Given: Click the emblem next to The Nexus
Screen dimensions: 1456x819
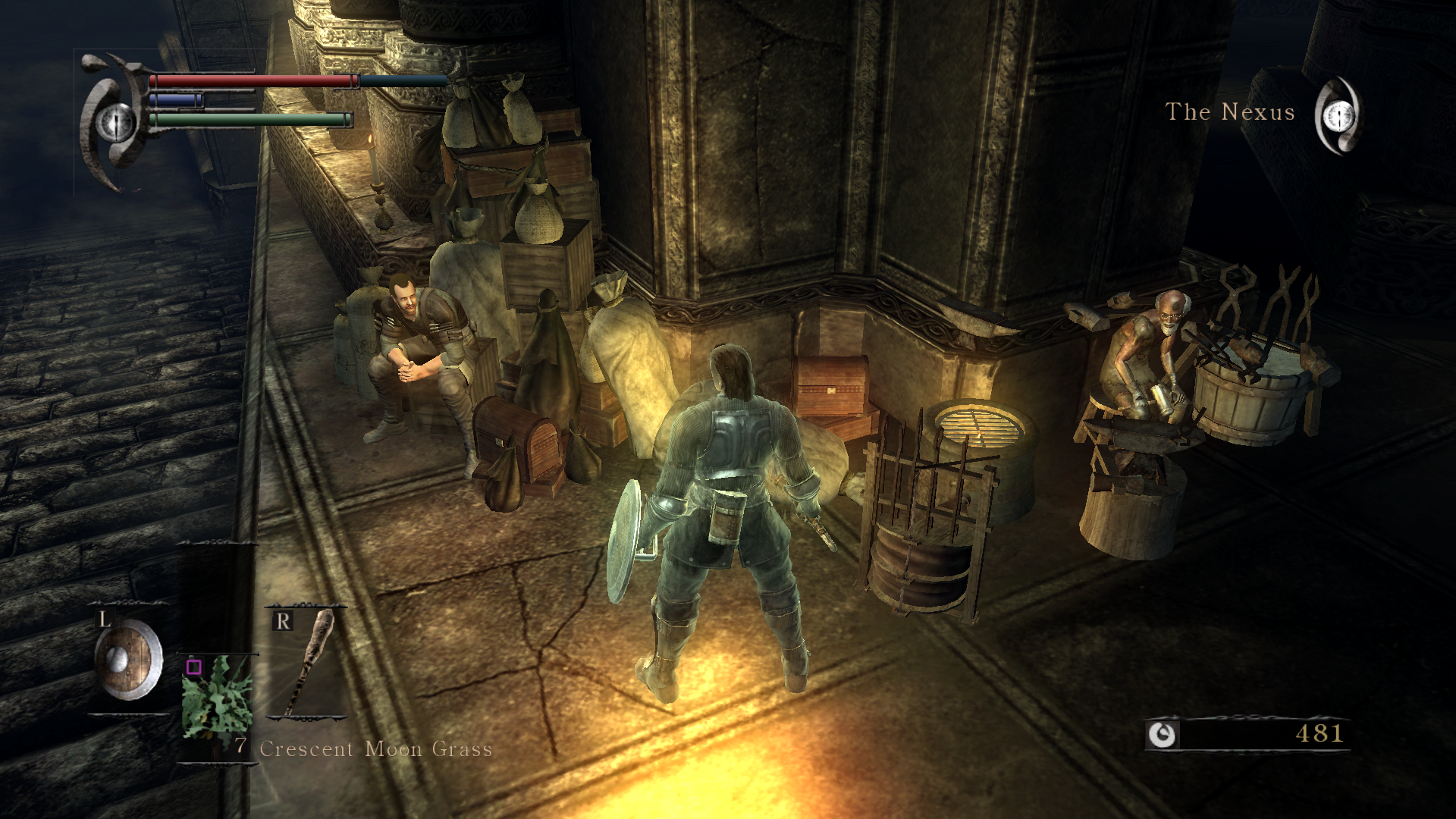Looking at the screenshot, I should click(x=1338, y=115).
